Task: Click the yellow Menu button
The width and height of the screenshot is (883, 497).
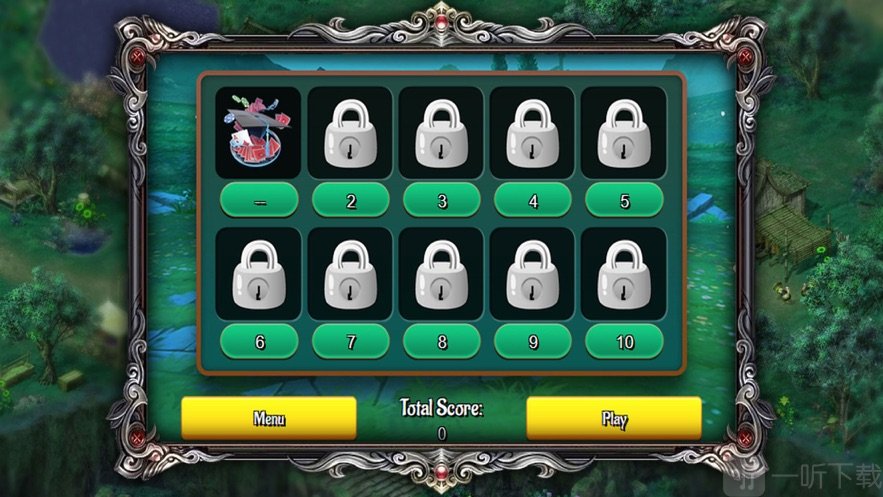Action: click(268, 417)
